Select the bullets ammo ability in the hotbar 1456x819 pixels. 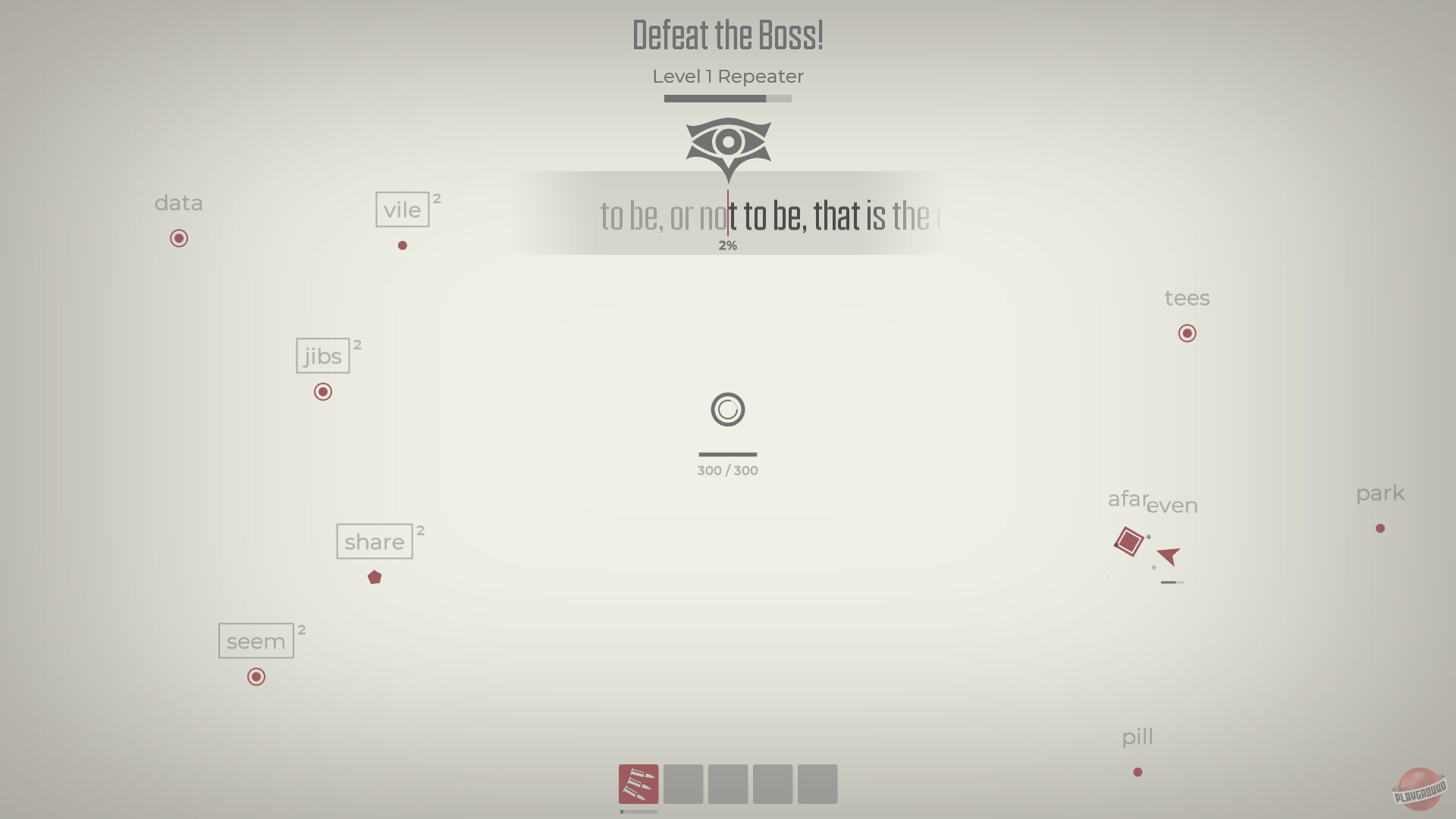coord(638,784)
